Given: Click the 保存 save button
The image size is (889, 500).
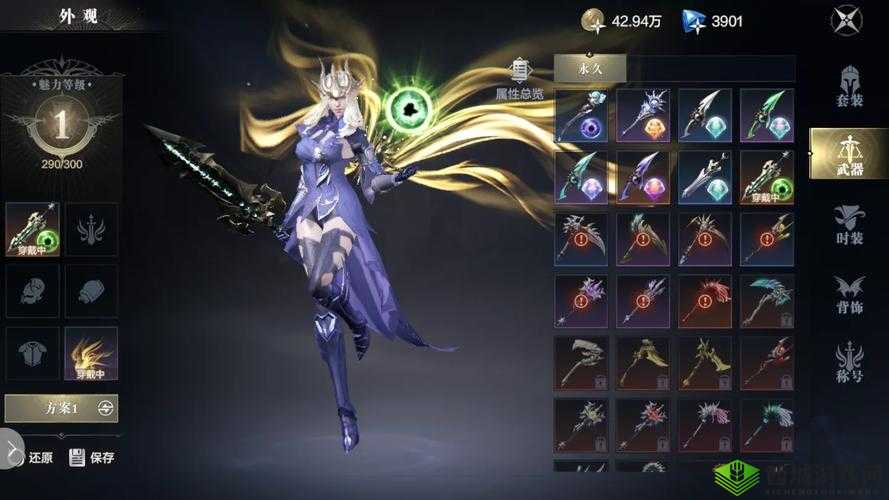Looking at the screenshot, I should 92,458.
